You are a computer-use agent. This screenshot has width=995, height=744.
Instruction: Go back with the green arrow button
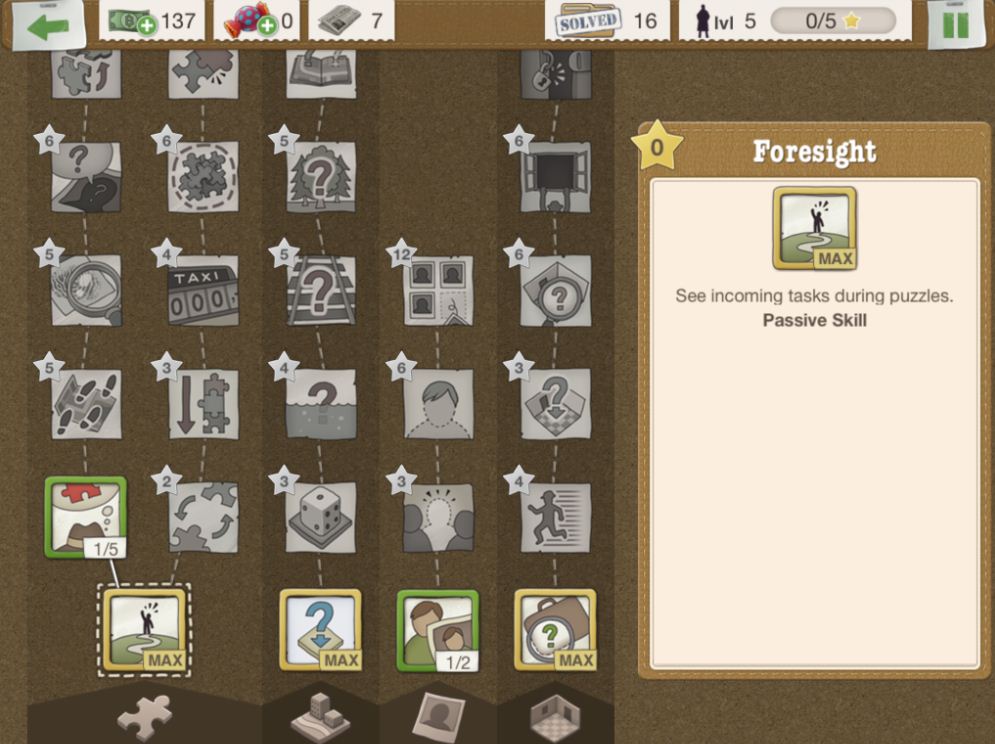click(x=48, y=26)
